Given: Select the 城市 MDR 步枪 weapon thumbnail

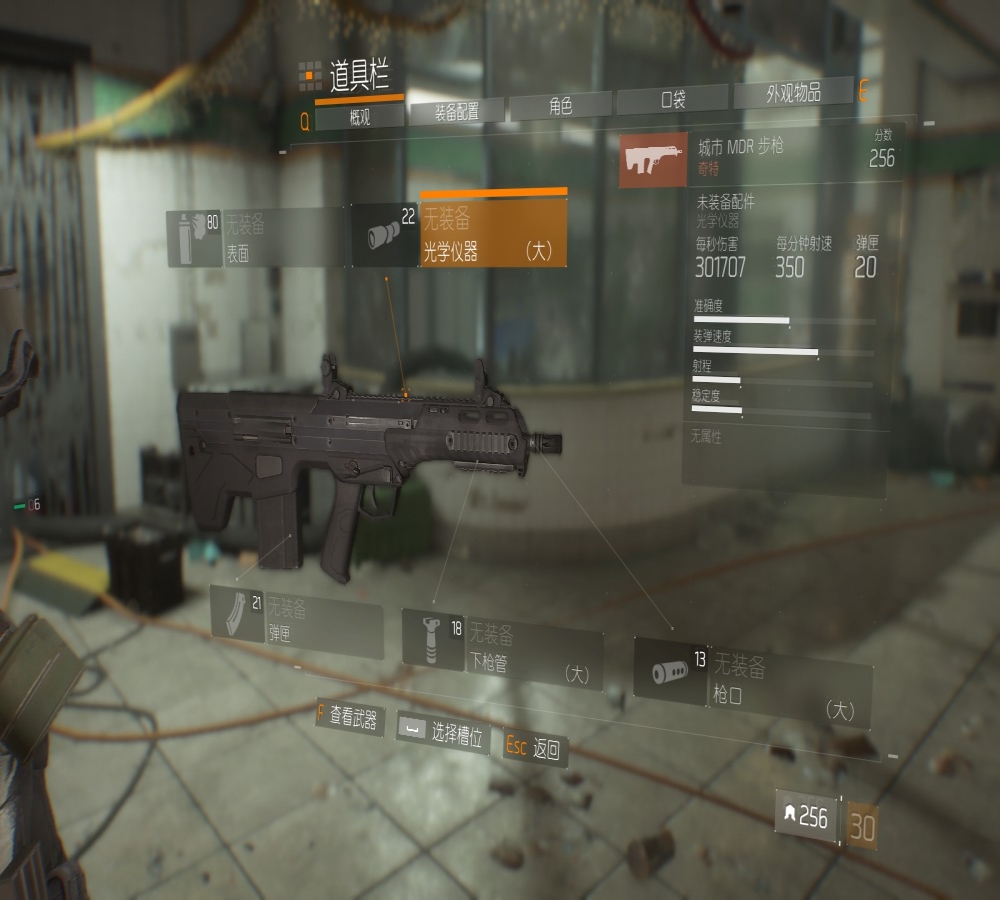Looking at the screenshot, I should (x=653, y=159).
